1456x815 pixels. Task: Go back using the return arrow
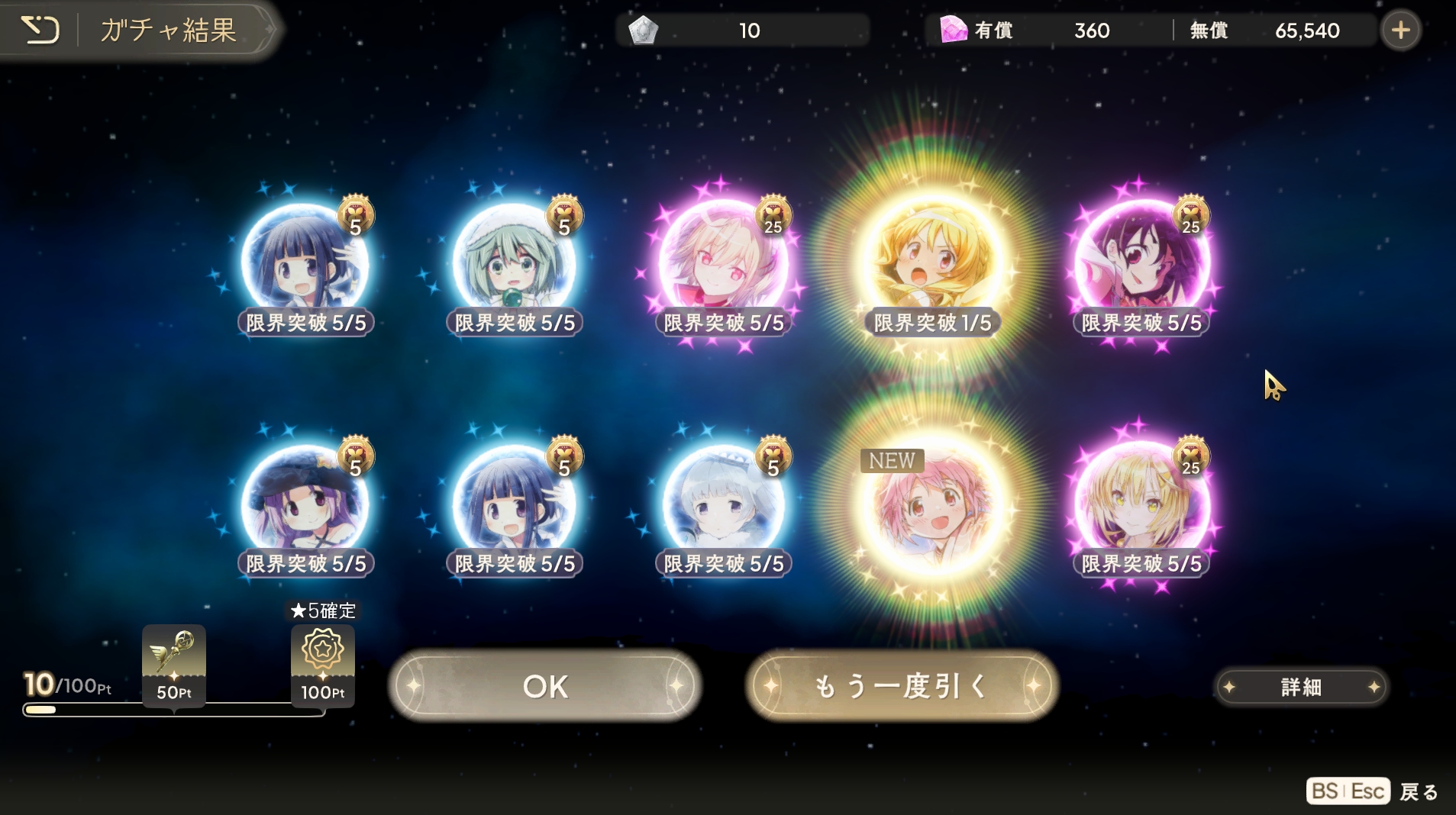point(40,31)
